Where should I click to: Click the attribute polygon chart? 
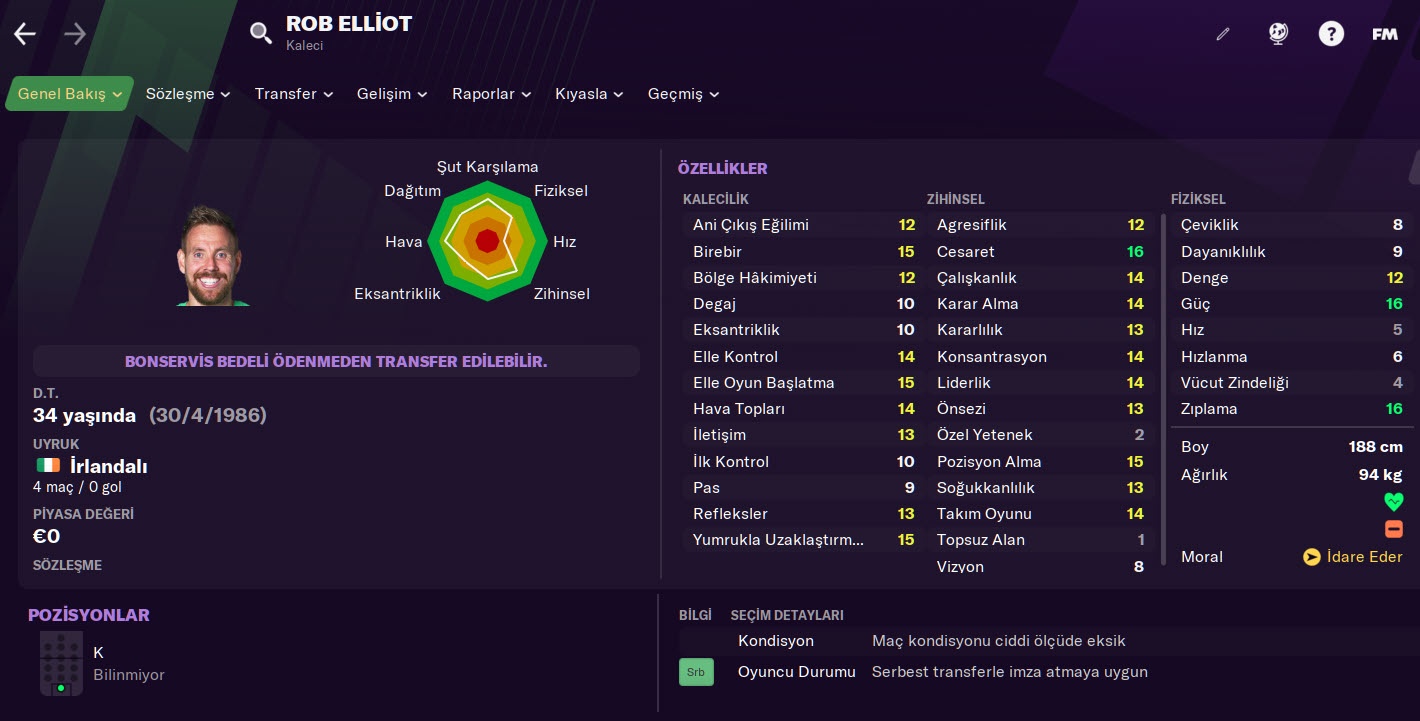487,241
